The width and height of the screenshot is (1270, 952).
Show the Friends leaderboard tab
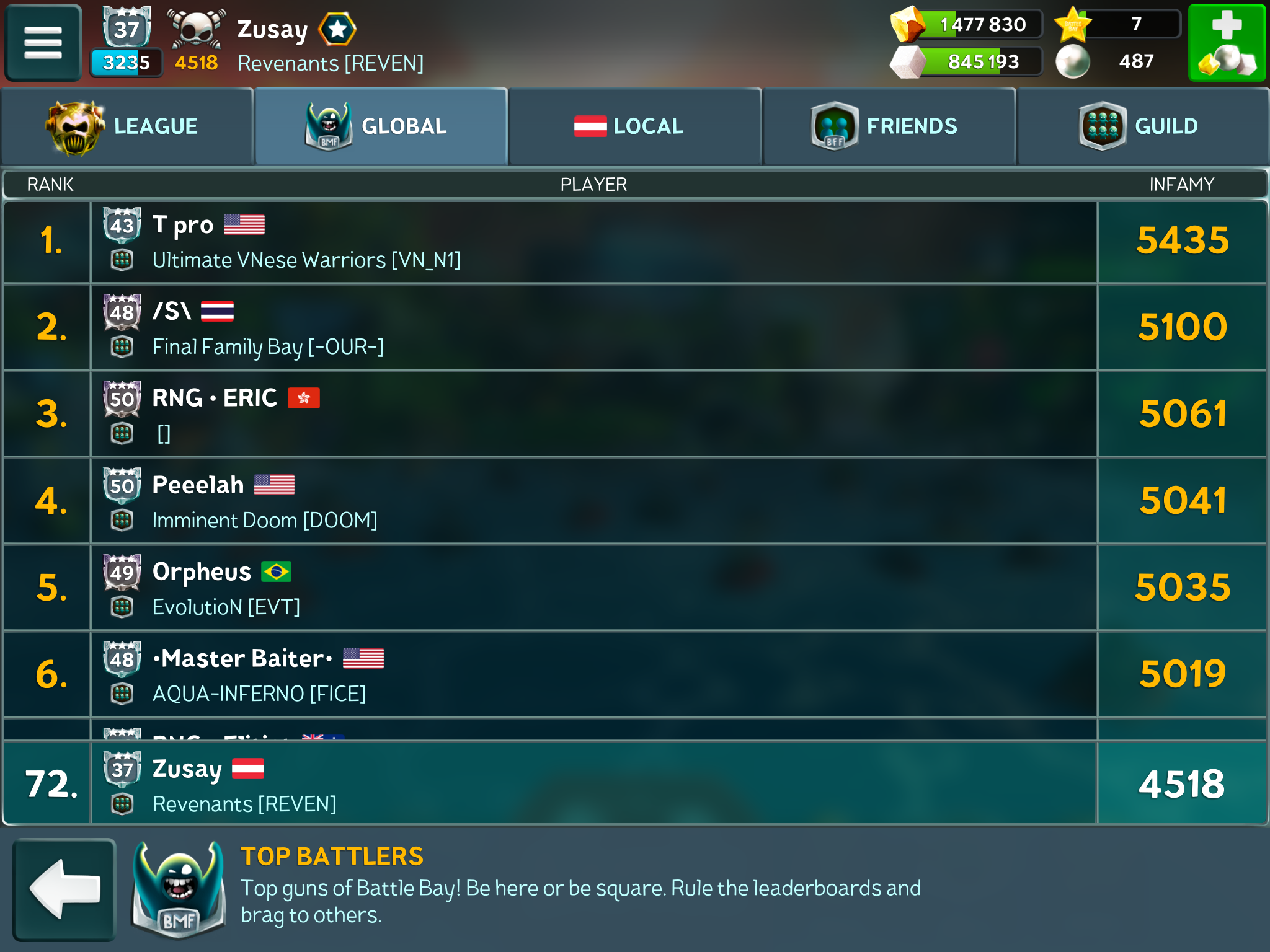889,126
